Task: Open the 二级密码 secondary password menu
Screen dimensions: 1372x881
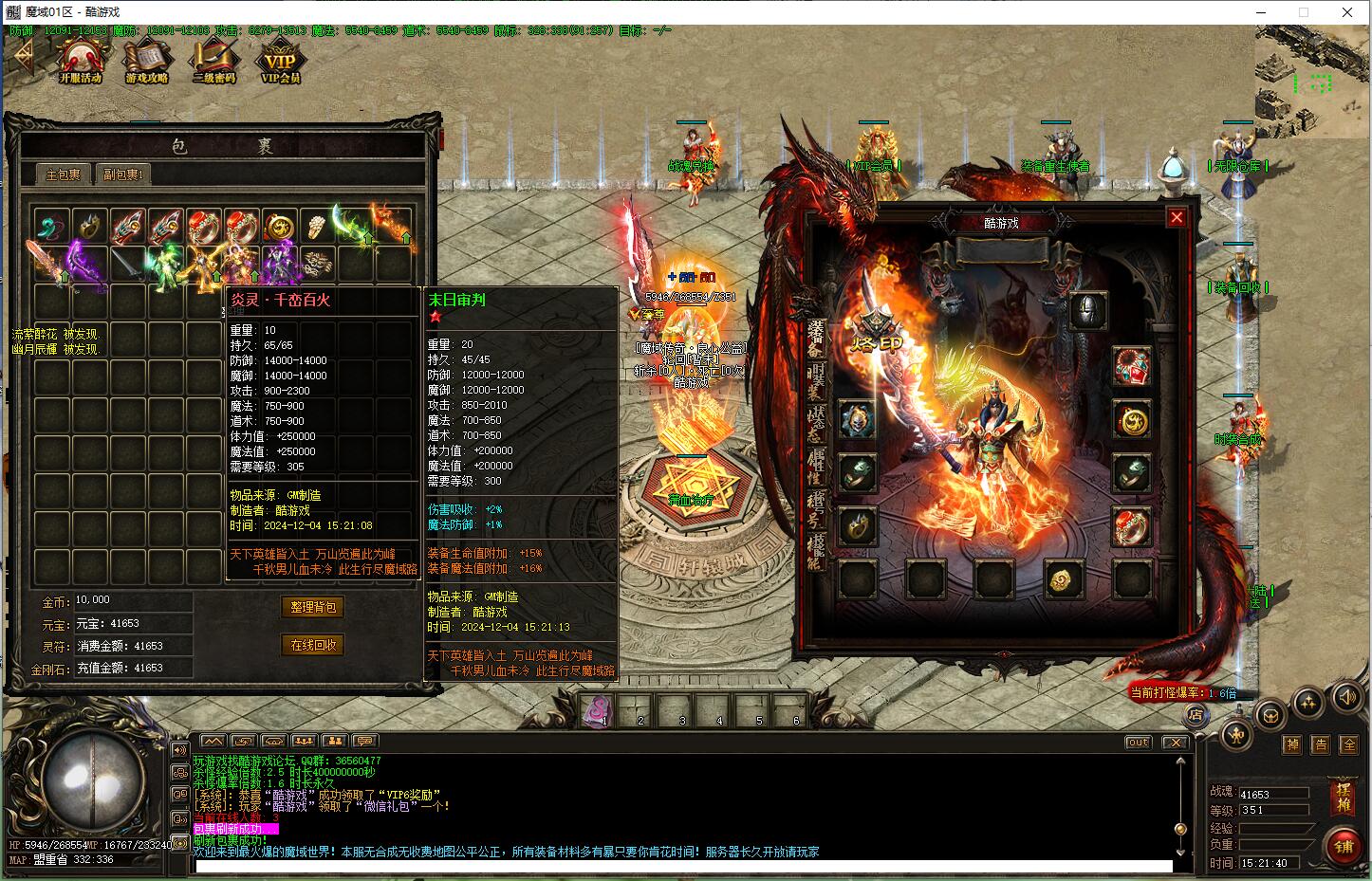Action: pos(213,63)
